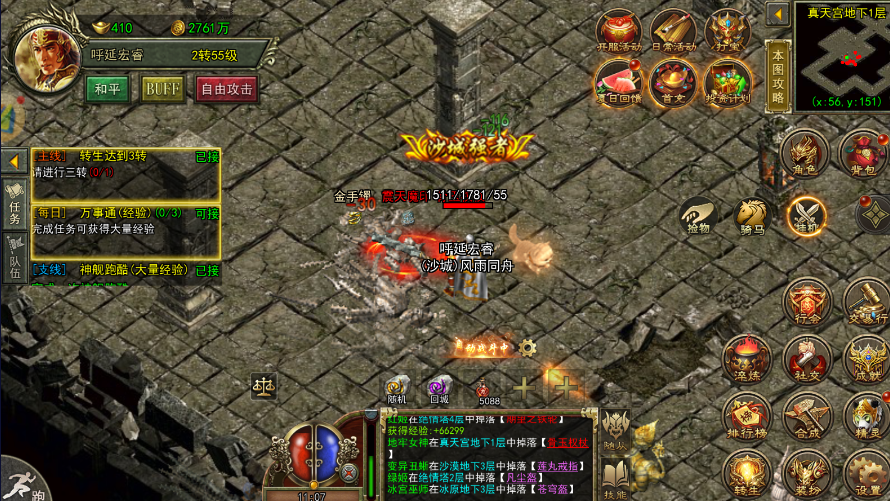Viewport: 890px width, 501px height.
Task: Open the 真天宫地下1层 minimap
Action: [840, 56]
